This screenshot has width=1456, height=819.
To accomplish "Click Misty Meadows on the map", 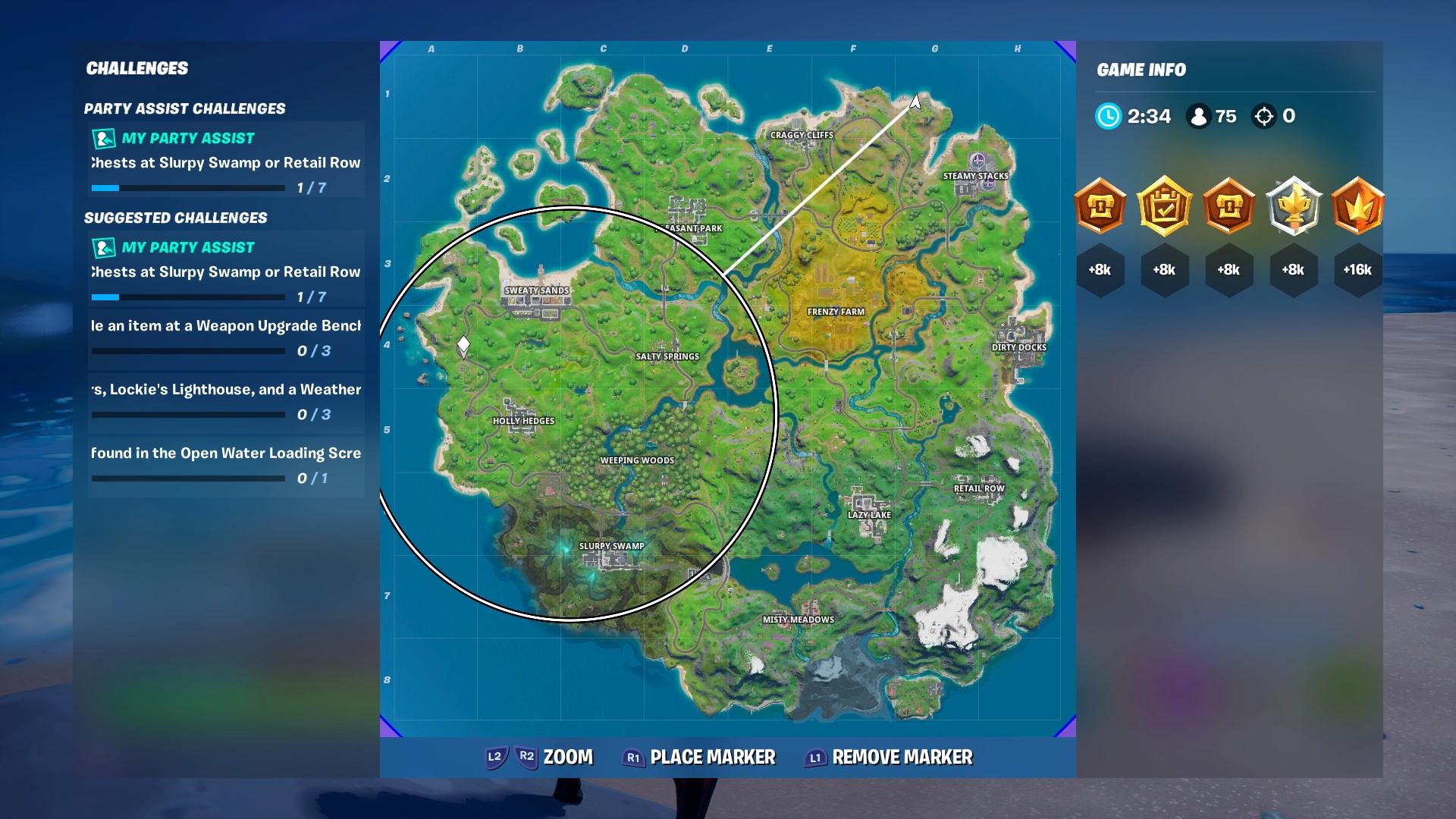I will tap(798, 620).
